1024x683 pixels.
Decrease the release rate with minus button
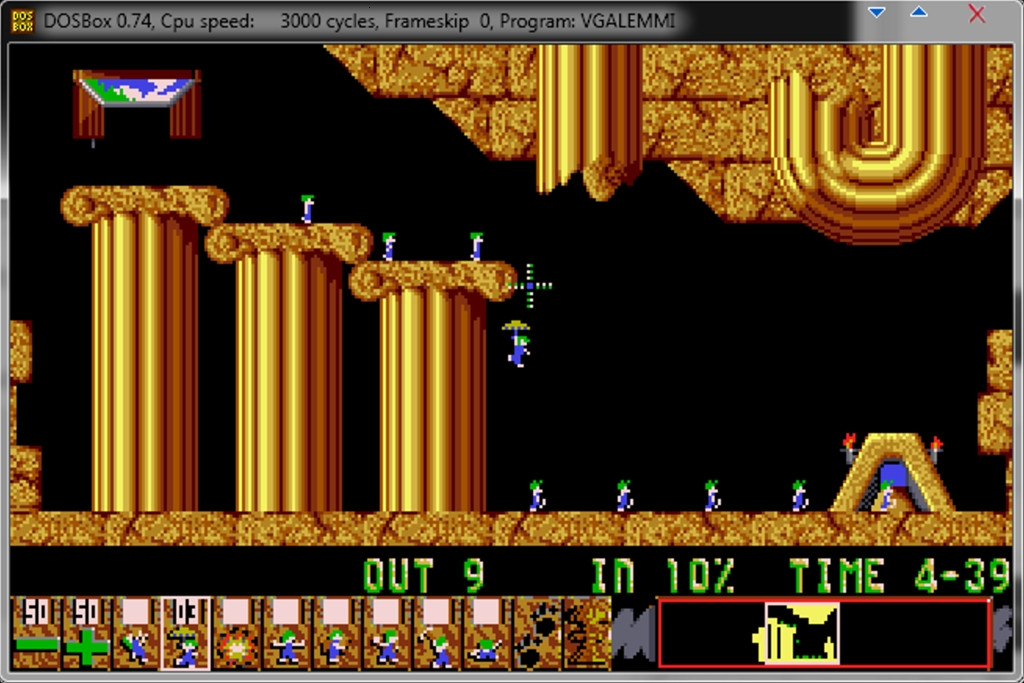[37, 633]
